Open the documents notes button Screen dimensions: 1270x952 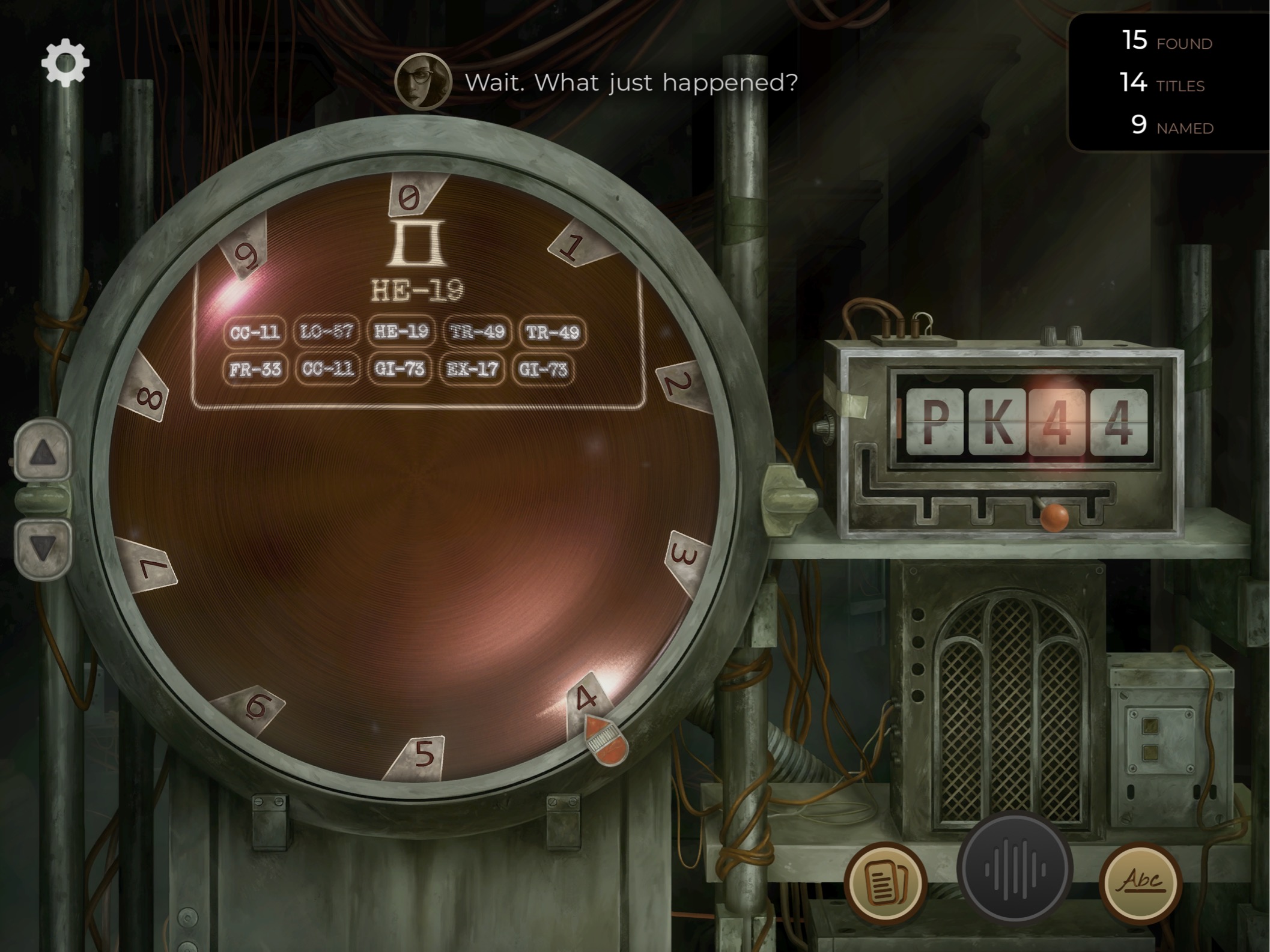tap(885, 881)
